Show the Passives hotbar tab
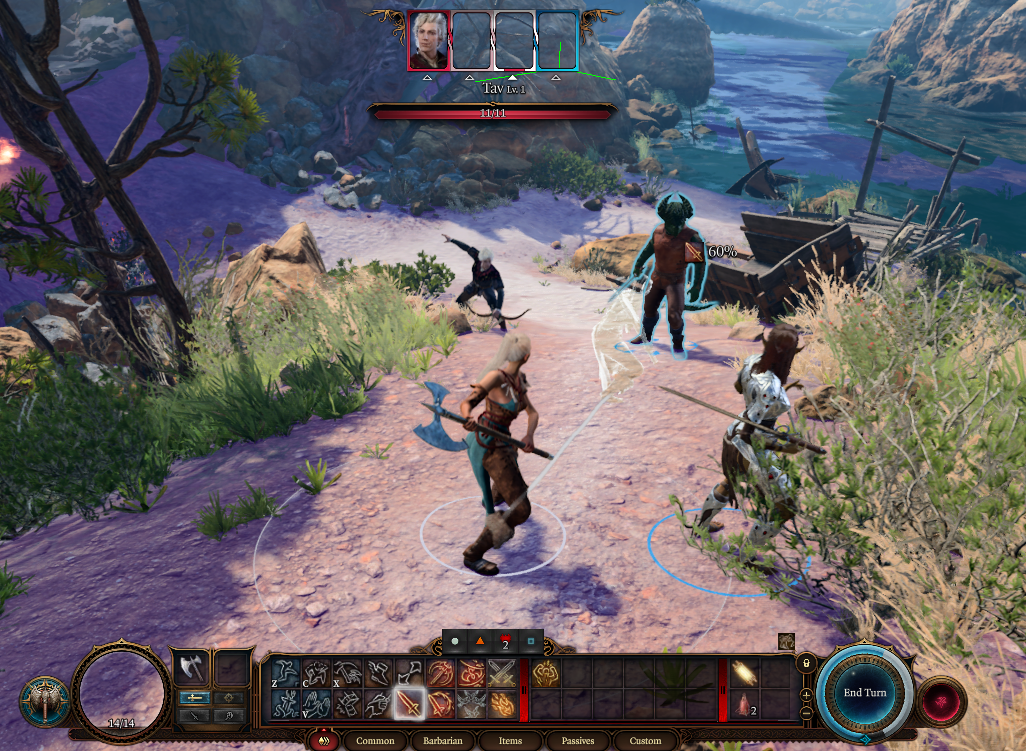Image resolution: width=1026 pixels, height=751 pixels. click(578, 741)
